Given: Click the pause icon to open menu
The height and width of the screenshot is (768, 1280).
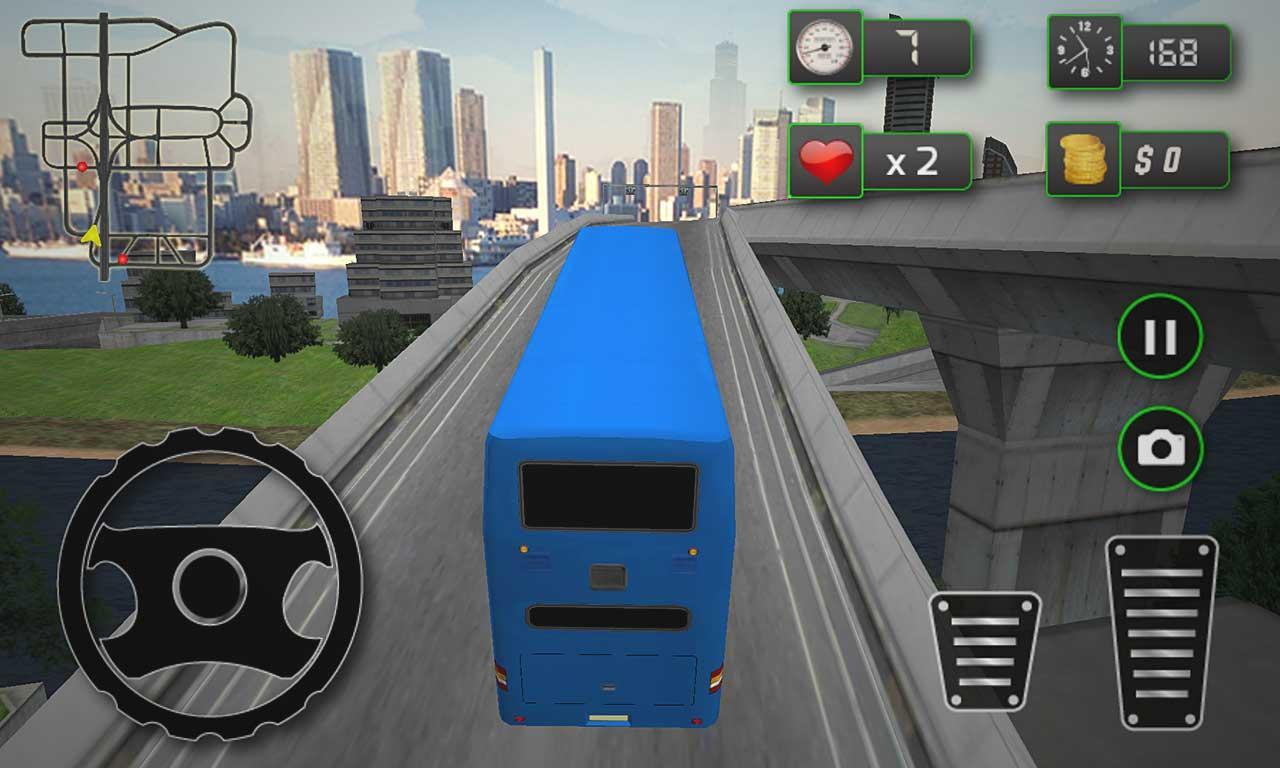Looking at the screenshot, I should coord(1158,333).
